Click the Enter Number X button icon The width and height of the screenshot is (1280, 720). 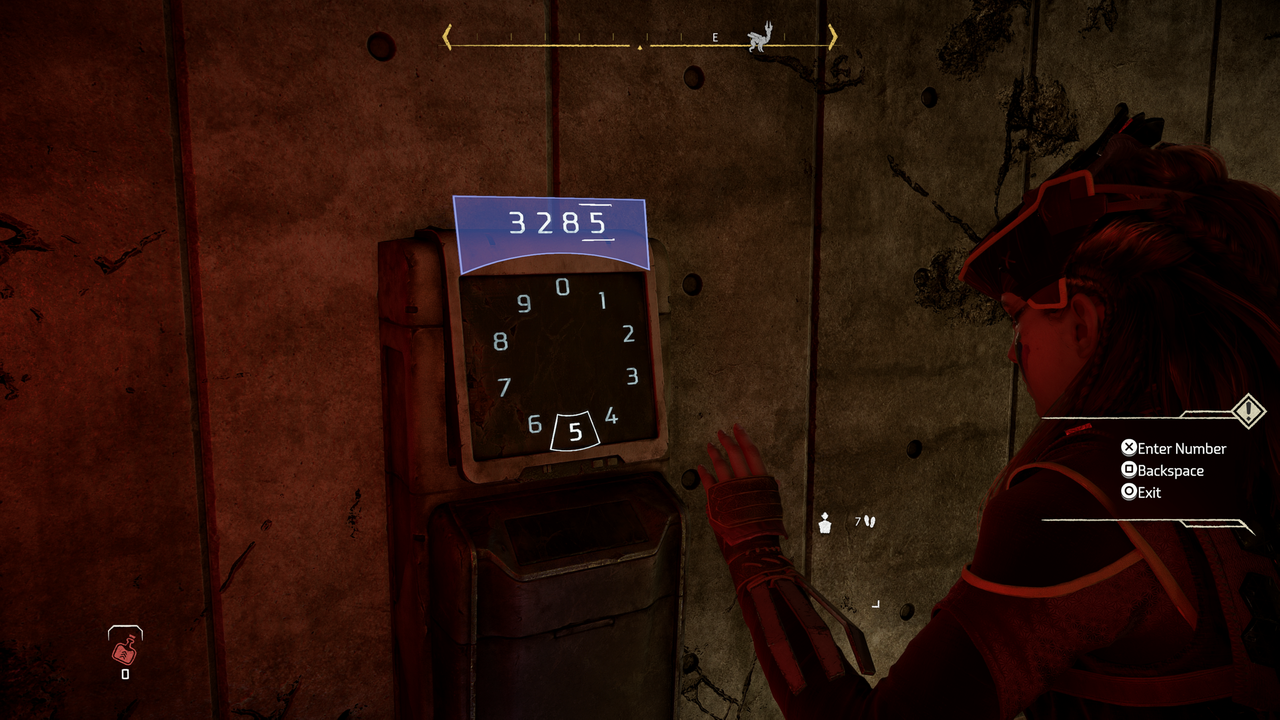1129,447
